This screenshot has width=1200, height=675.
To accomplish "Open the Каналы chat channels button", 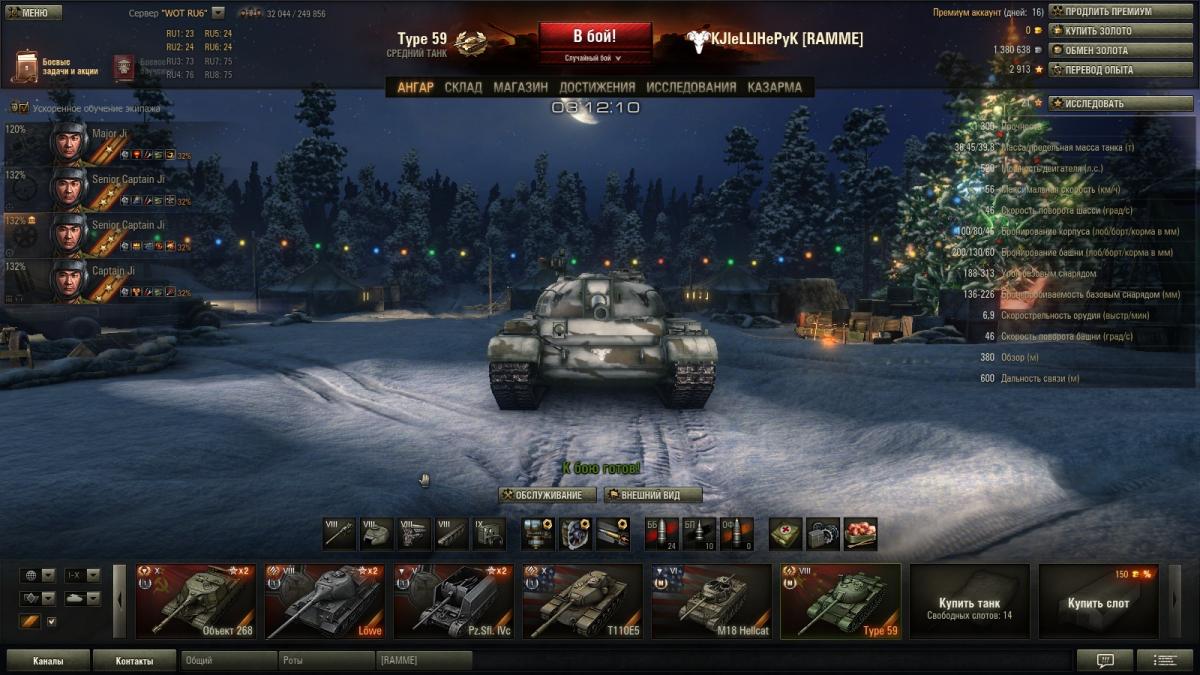I will pyautogui.click(x=48, y=661).
